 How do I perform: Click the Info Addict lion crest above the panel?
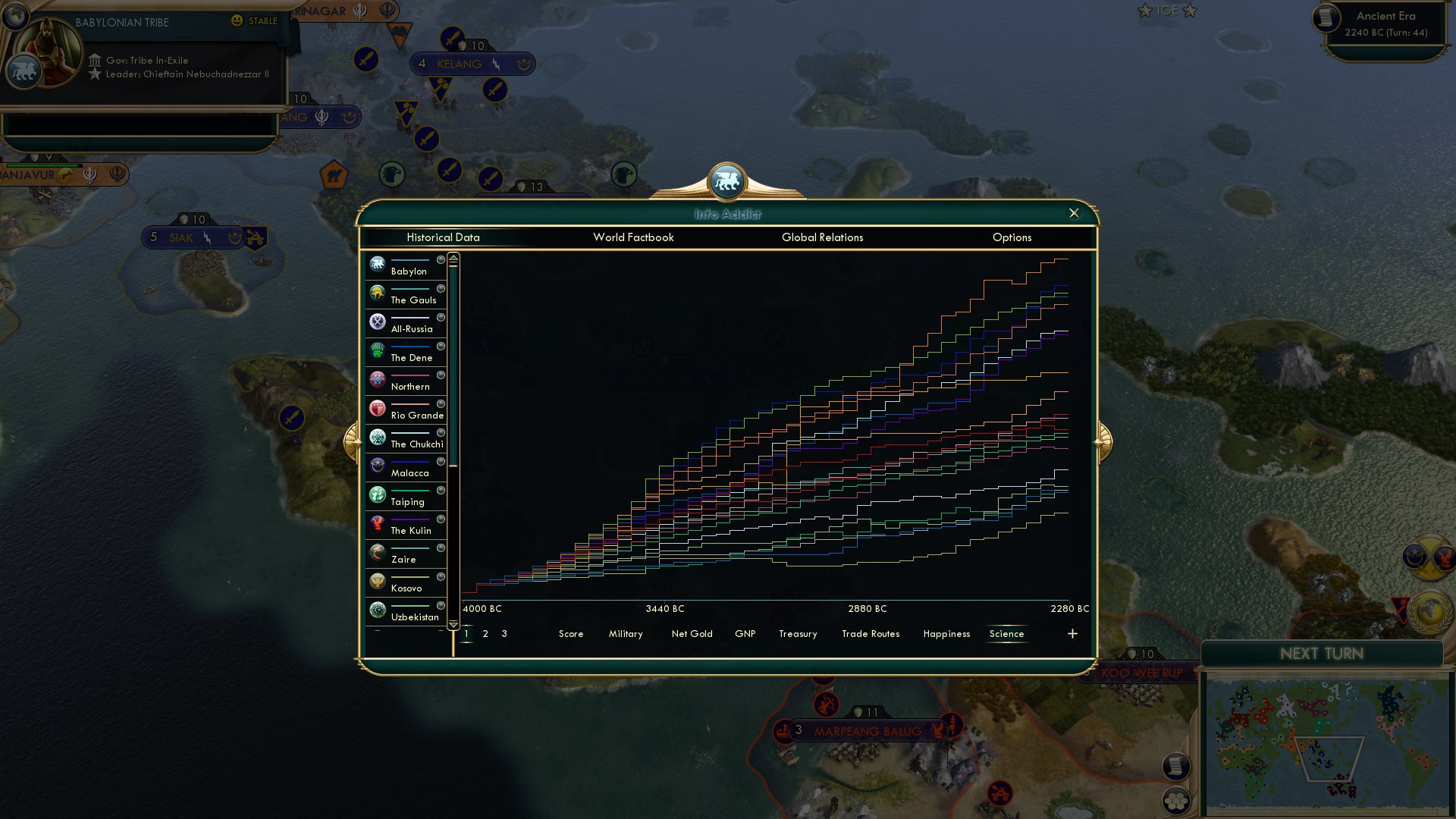(x=727, y=180)
